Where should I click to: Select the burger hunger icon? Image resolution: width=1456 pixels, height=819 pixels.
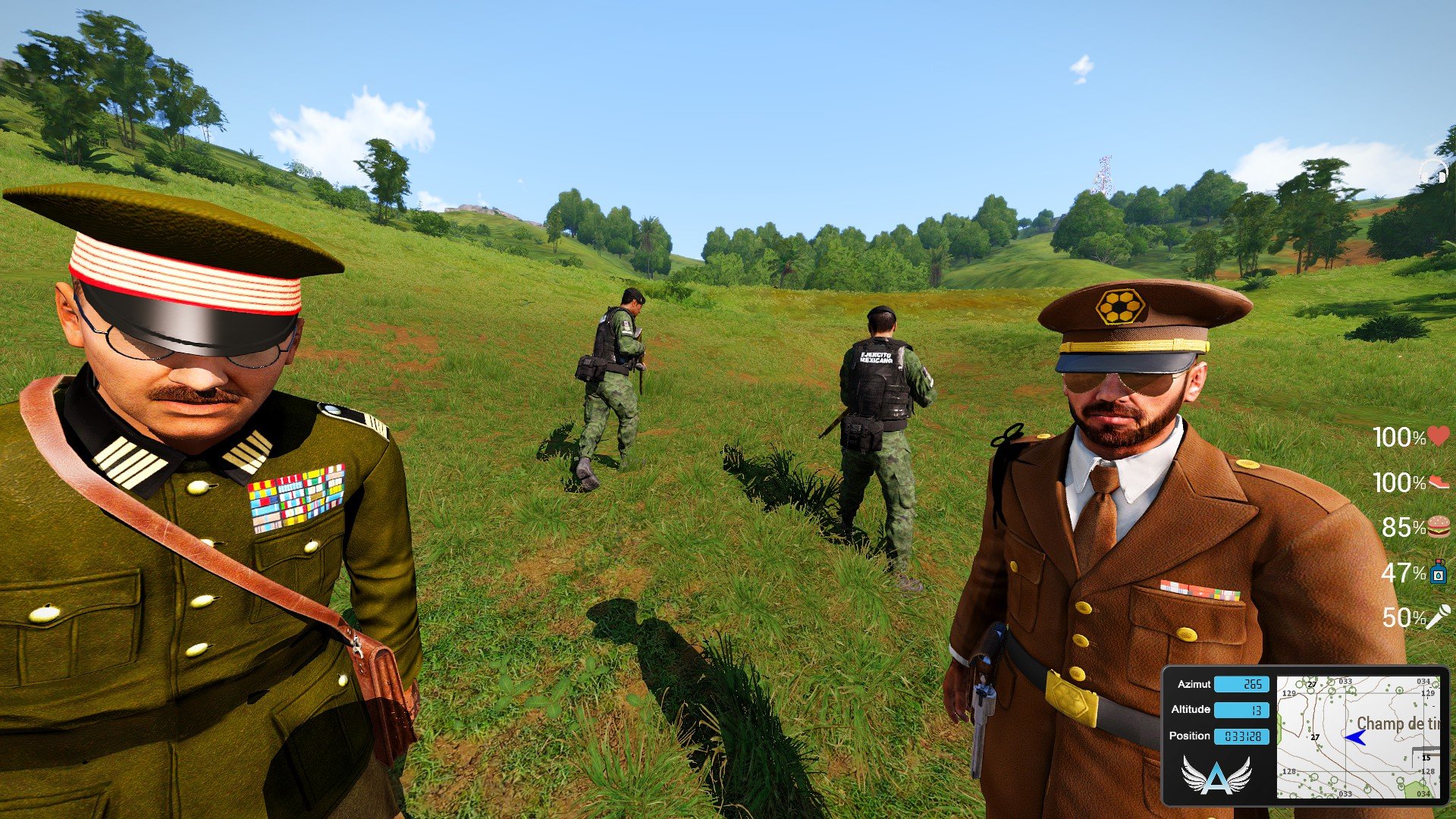[x=1439, y=526]
